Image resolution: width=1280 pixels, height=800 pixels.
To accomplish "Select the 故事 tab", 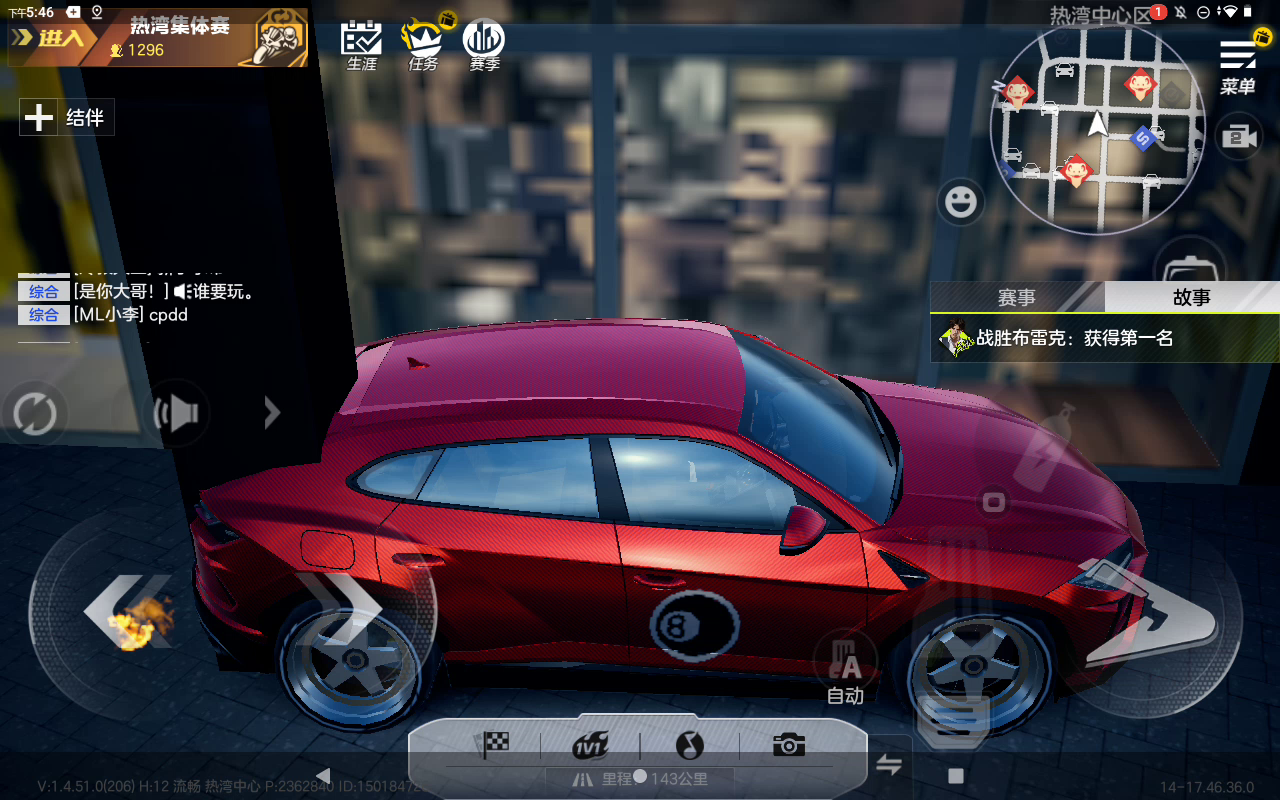I will [1191, 298].
